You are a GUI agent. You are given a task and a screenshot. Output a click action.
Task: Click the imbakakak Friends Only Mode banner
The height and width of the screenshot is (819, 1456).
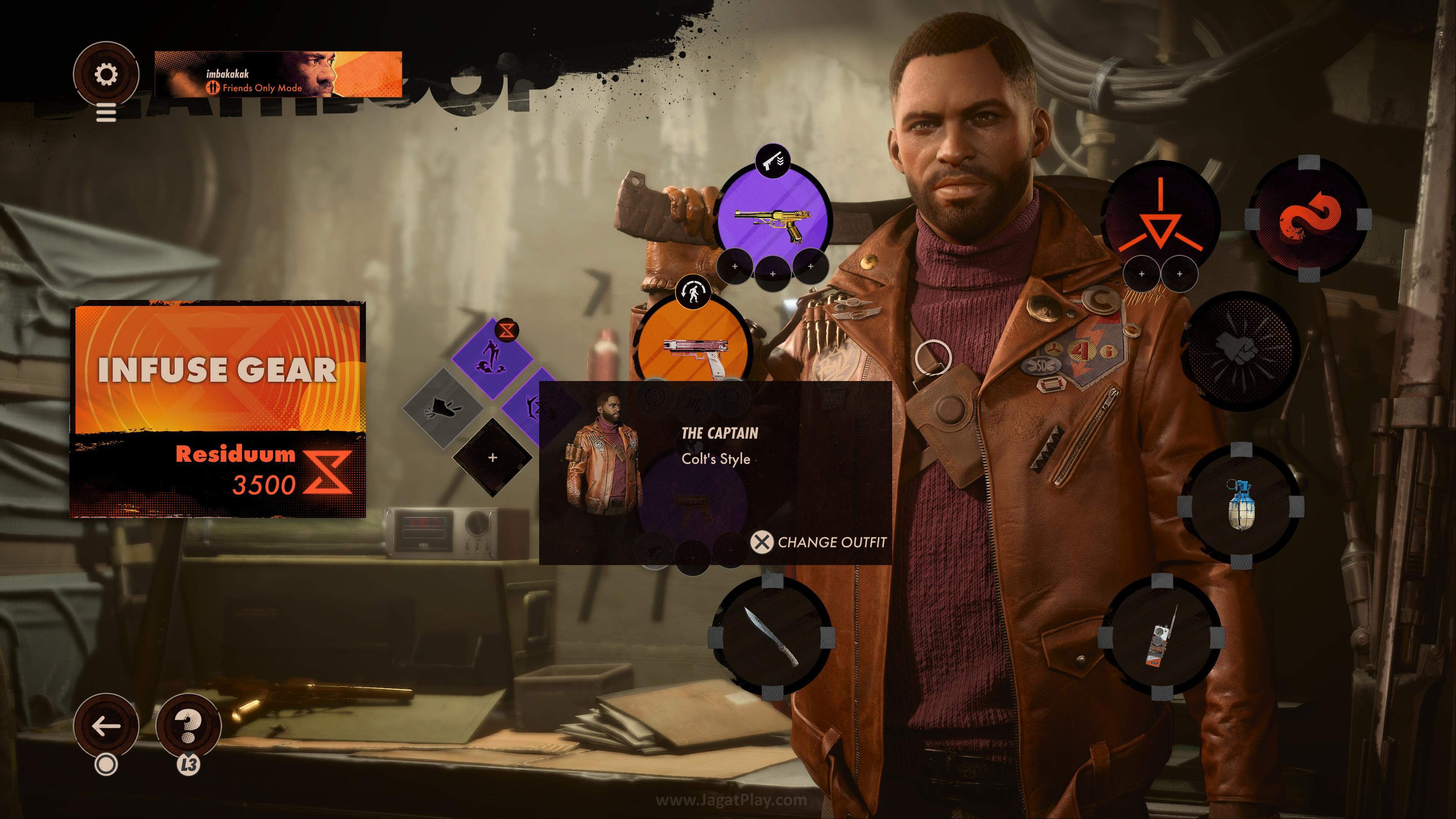[x=278, y=74]
